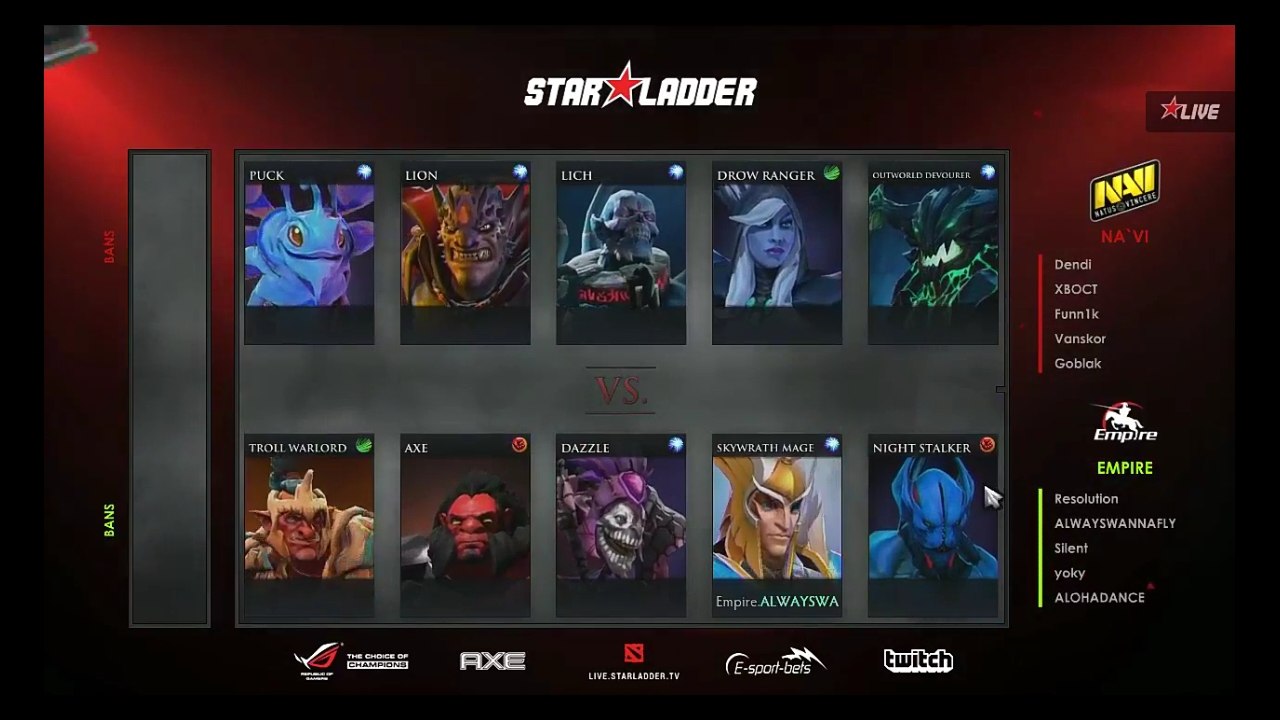
Task: Click Silent in the Empire roster
Action: pos(1071,548)
